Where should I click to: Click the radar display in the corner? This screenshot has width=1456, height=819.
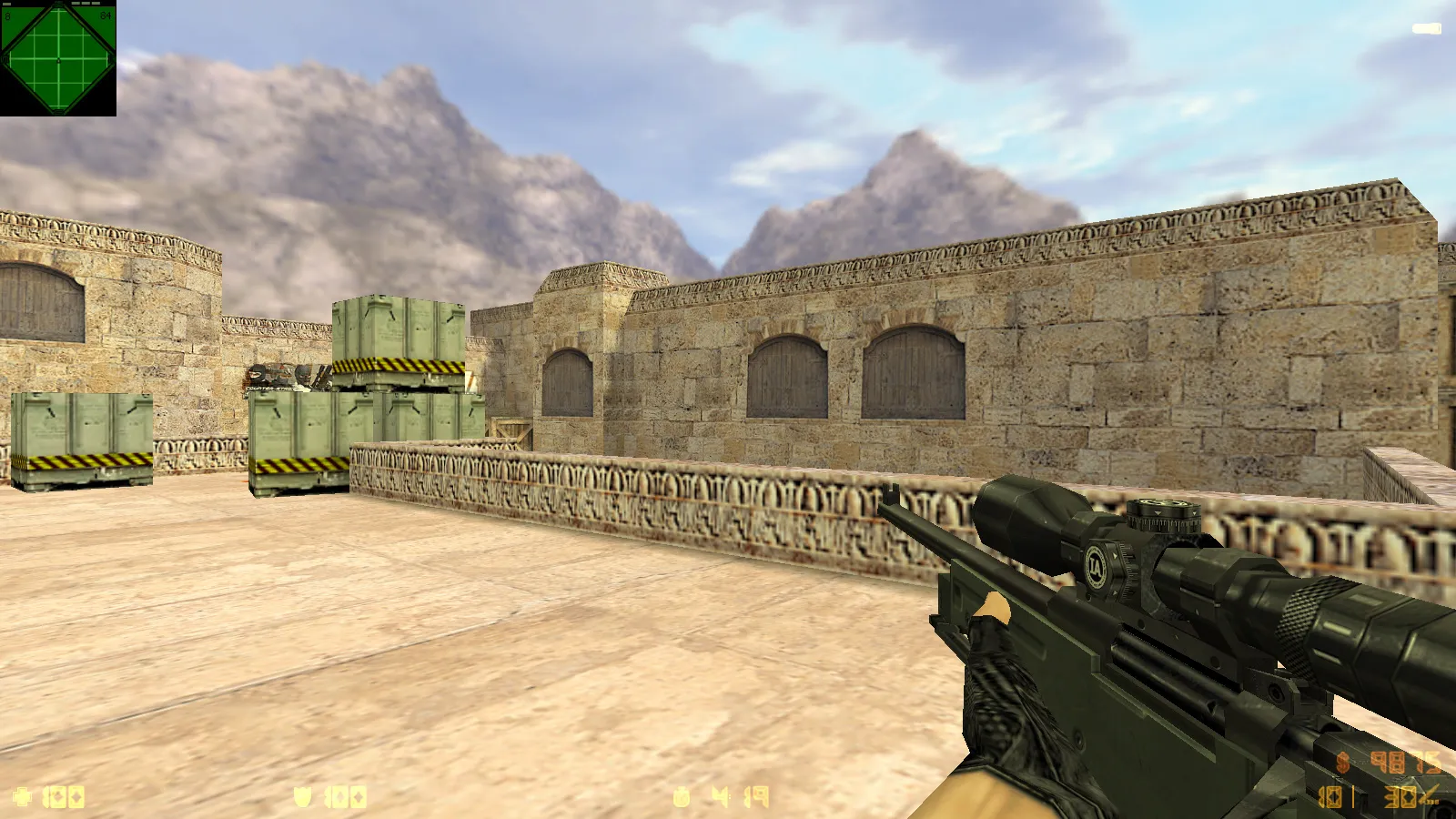point(57,57)
